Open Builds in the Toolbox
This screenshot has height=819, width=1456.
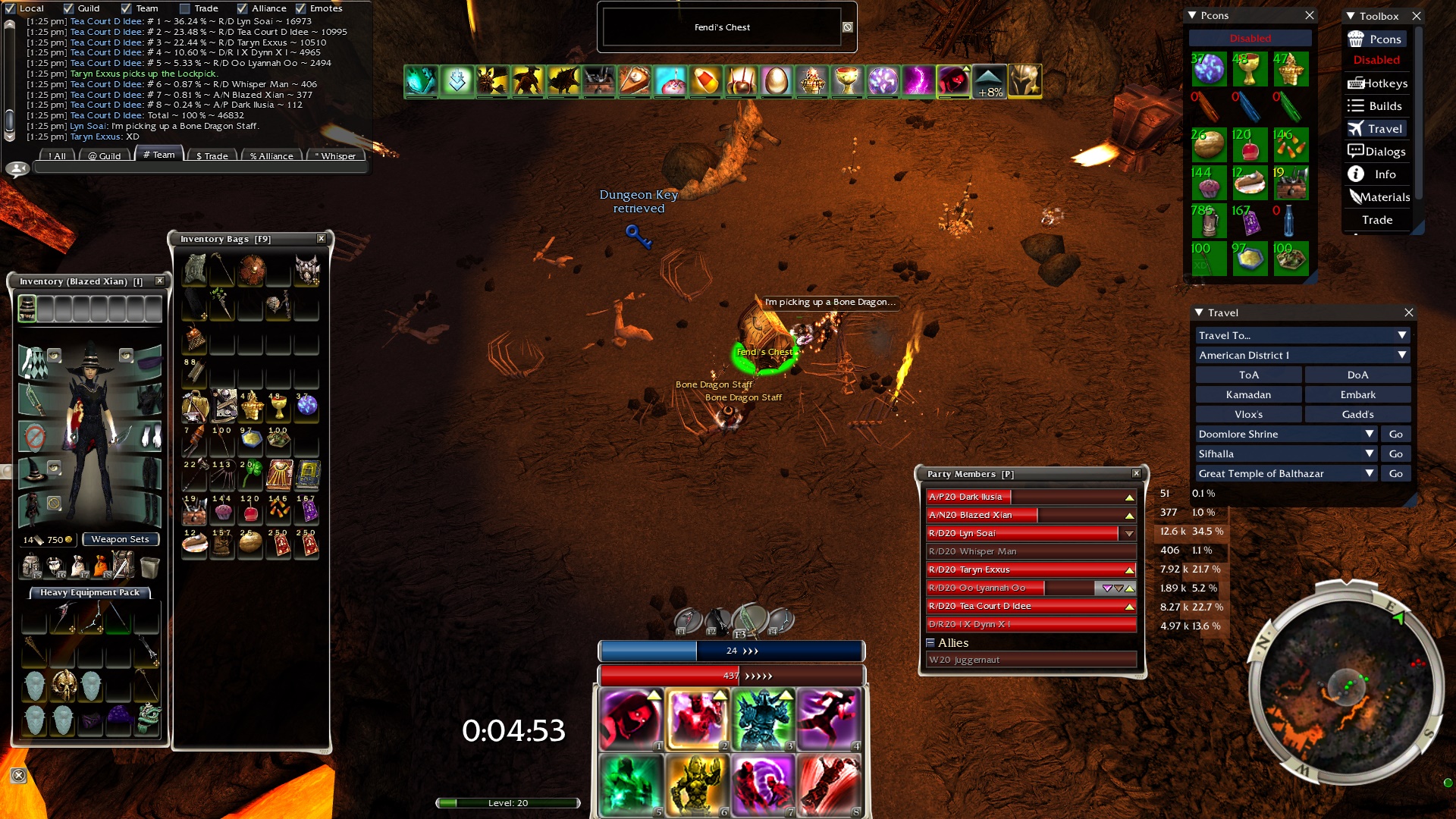(1377, 106)
